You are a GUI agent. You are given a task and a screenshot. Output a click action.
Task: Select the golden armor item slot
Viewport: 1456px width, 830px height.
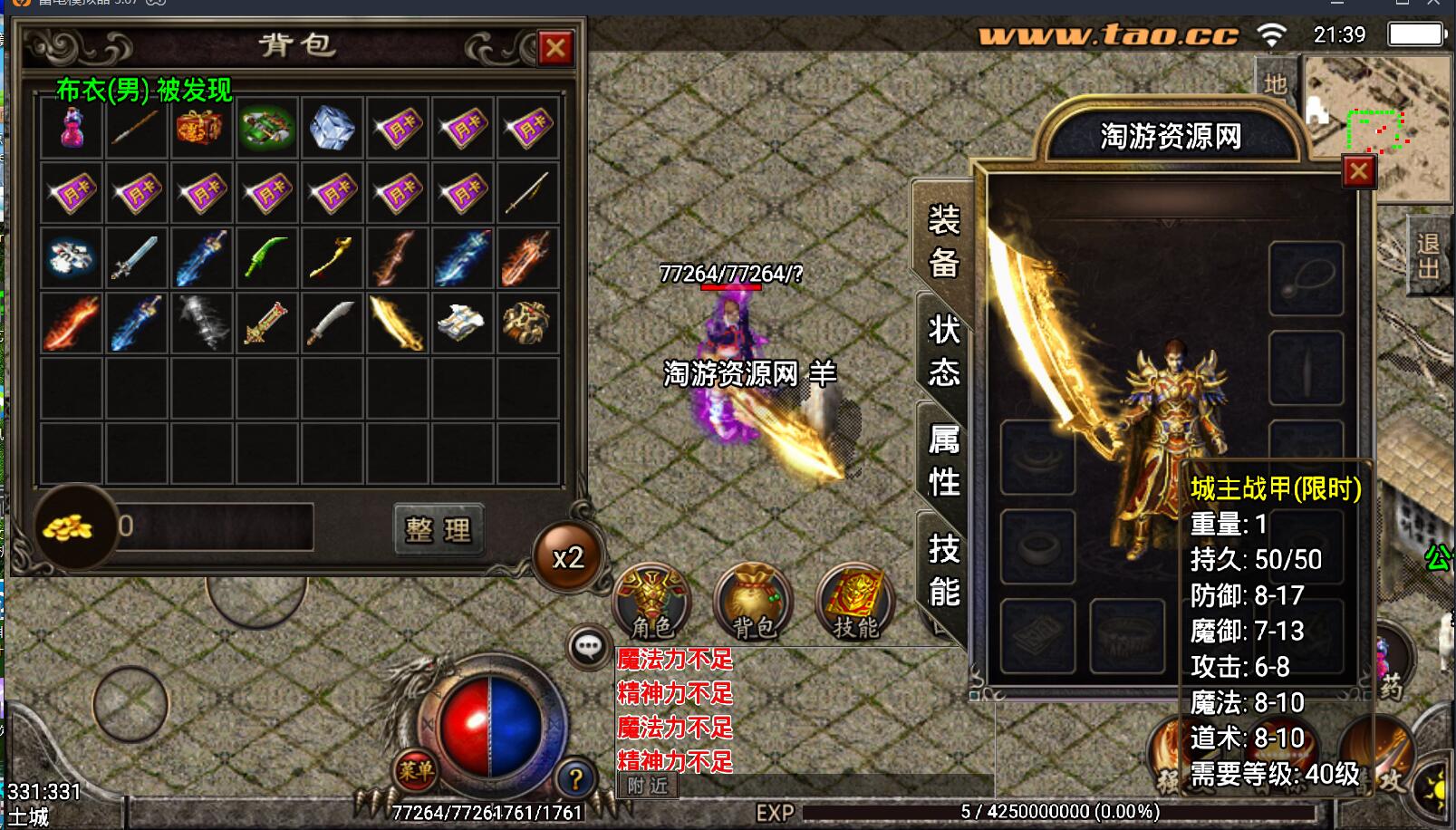[526, 322]
